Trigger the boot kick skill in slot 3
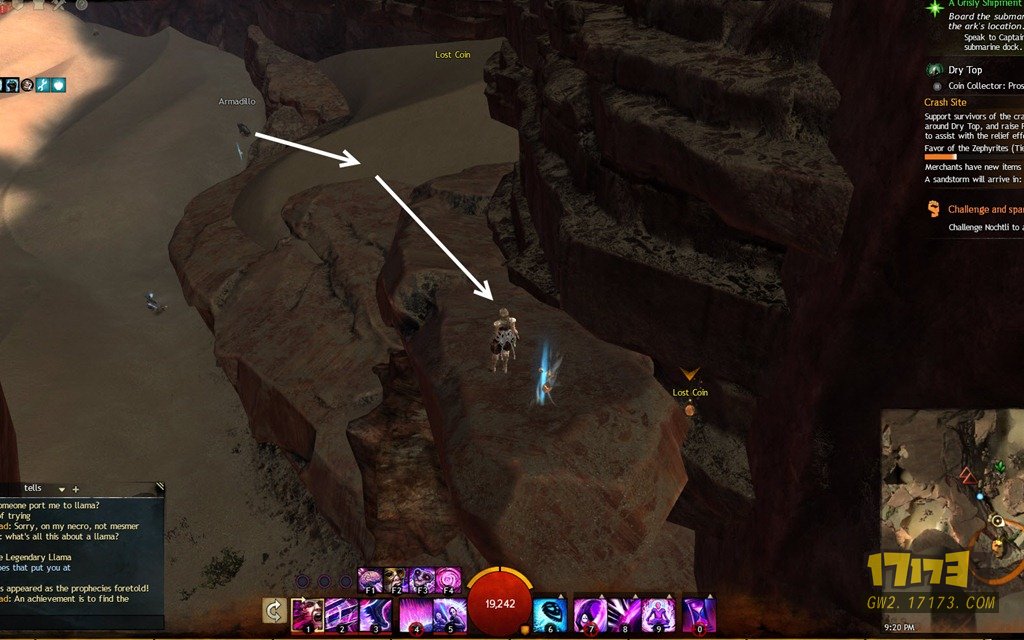The image size is (1024, 640). tap(378, 613)
